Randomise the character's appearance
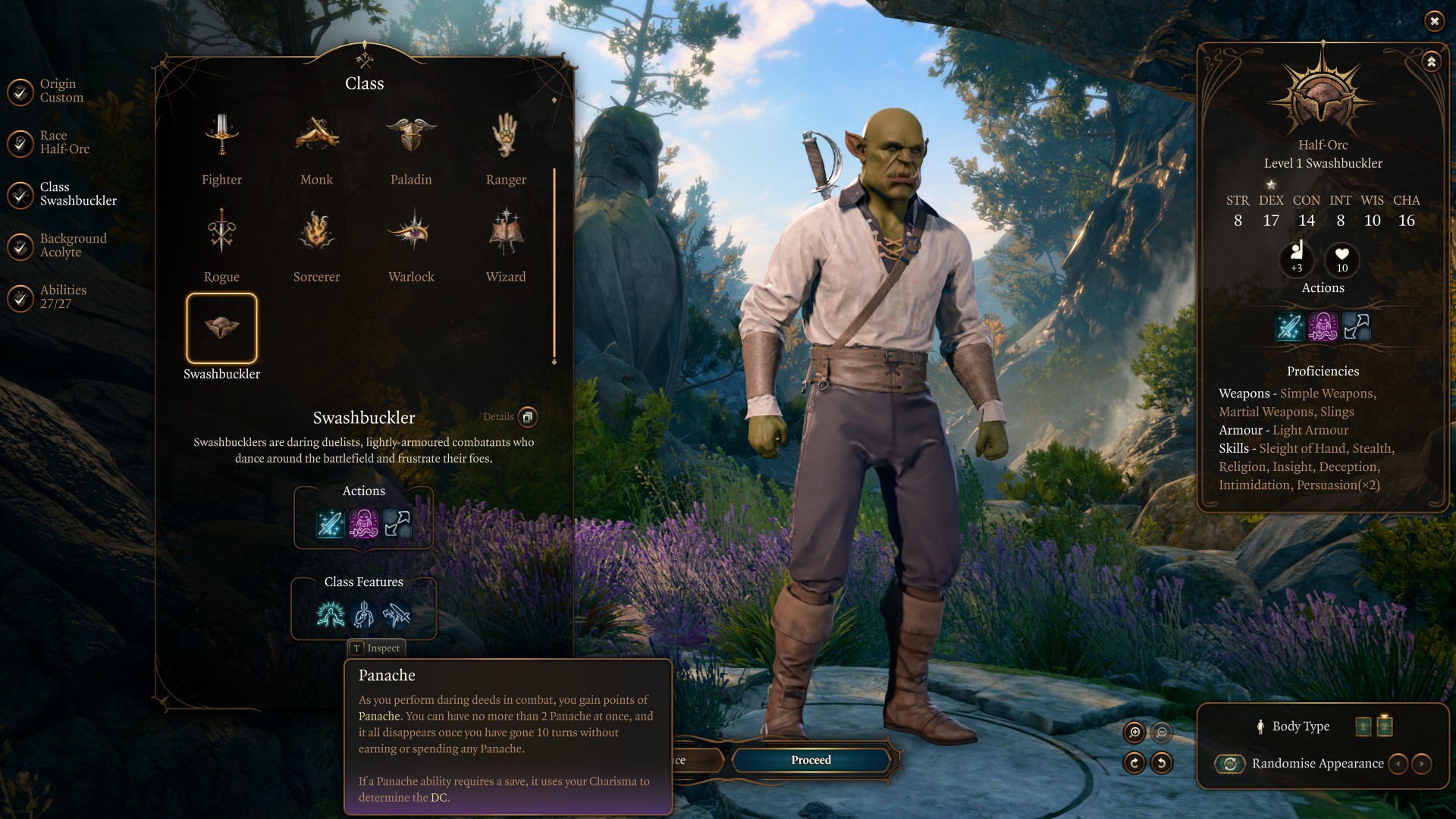 1230,764
